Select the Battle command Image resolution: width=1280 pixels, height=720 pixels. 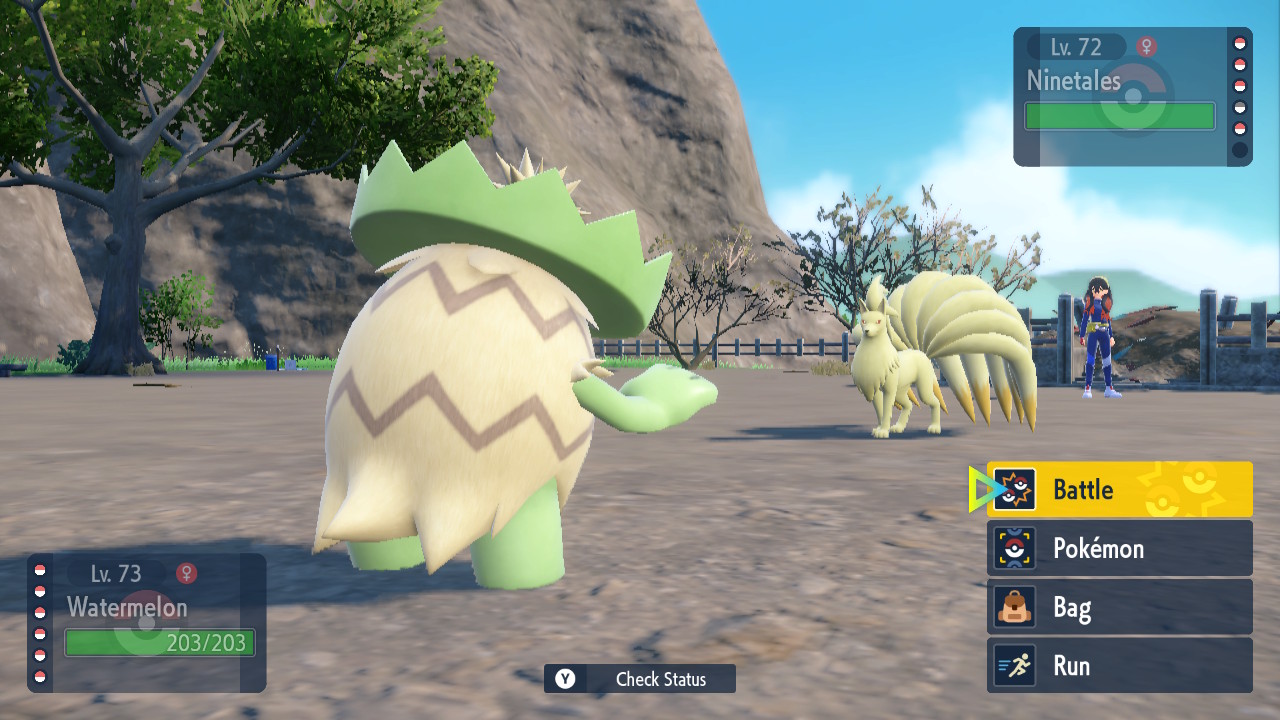pos(1119,490)
